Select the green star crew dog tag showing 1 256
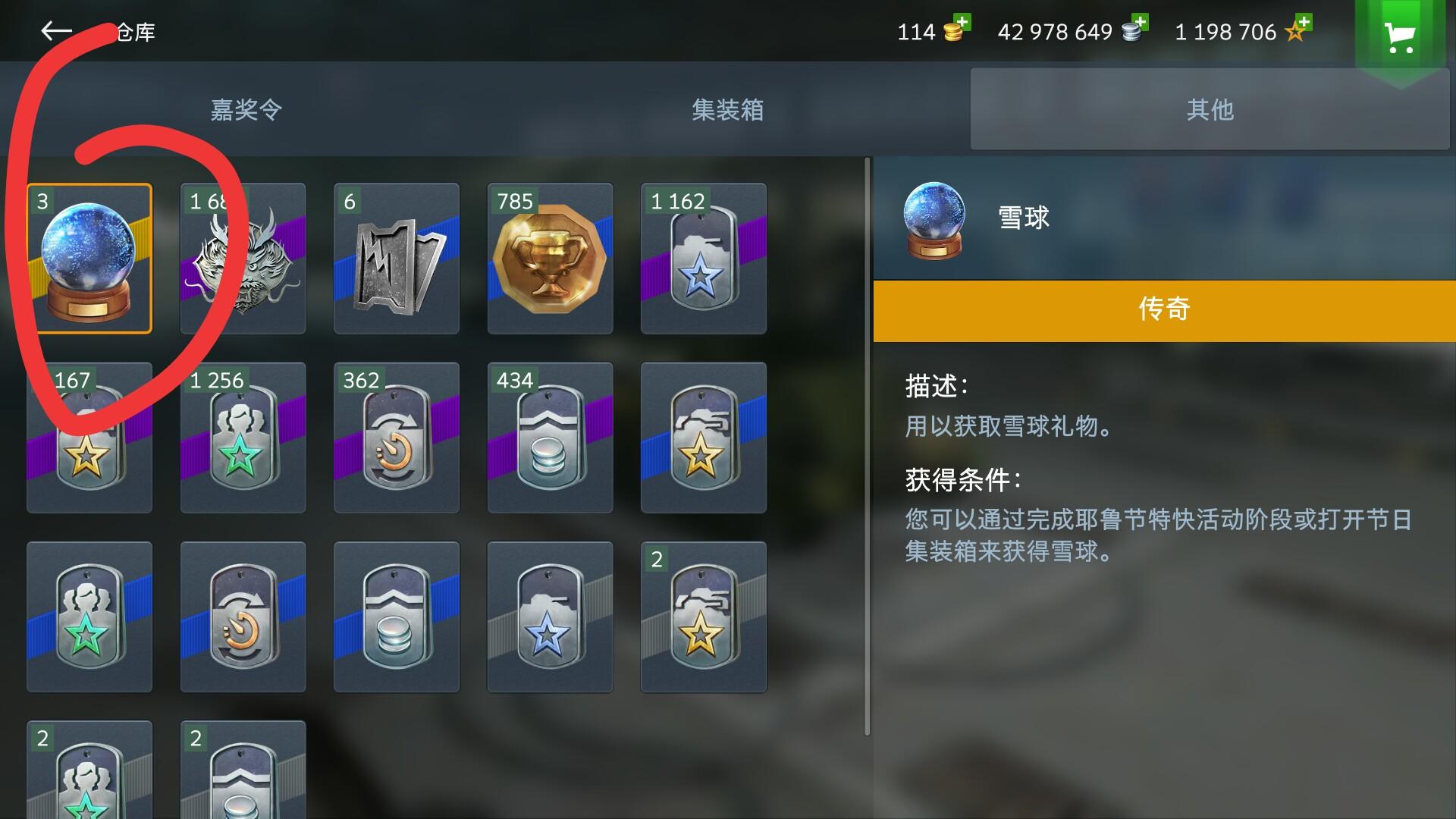1456x819 pixels. click(243, 438)
